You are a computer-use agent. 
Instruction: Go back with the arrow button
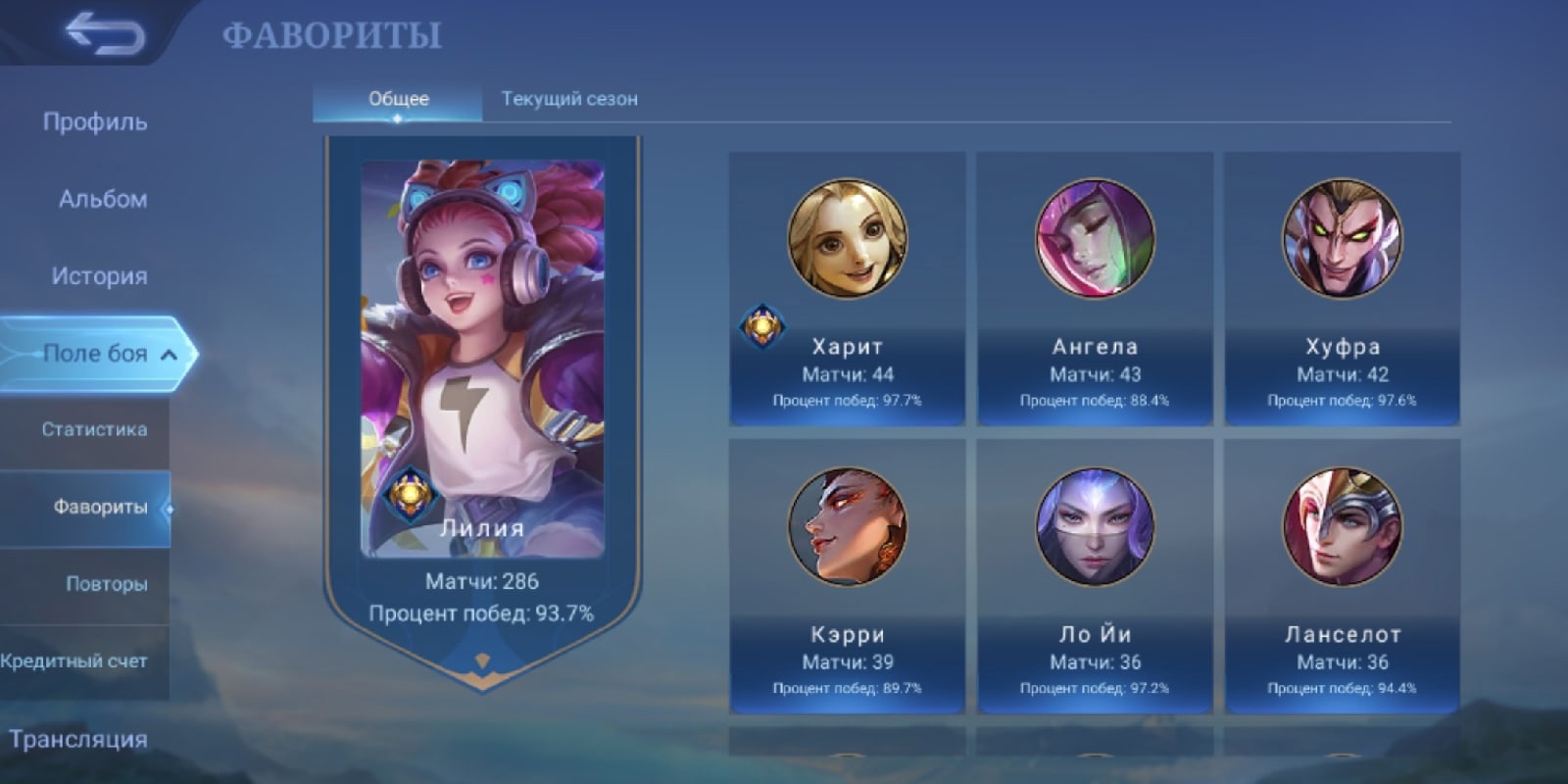104,34
